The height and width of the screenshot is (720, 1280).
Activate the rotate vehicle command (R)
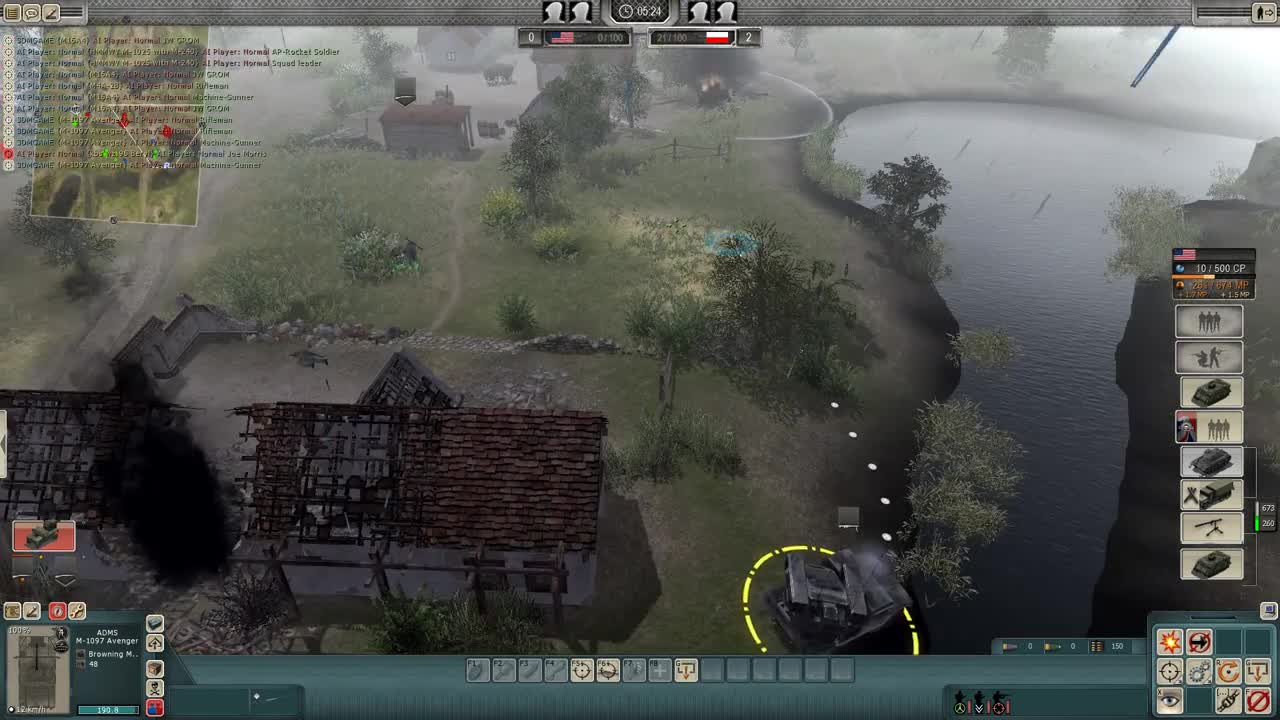click(x=1228, y=671)
